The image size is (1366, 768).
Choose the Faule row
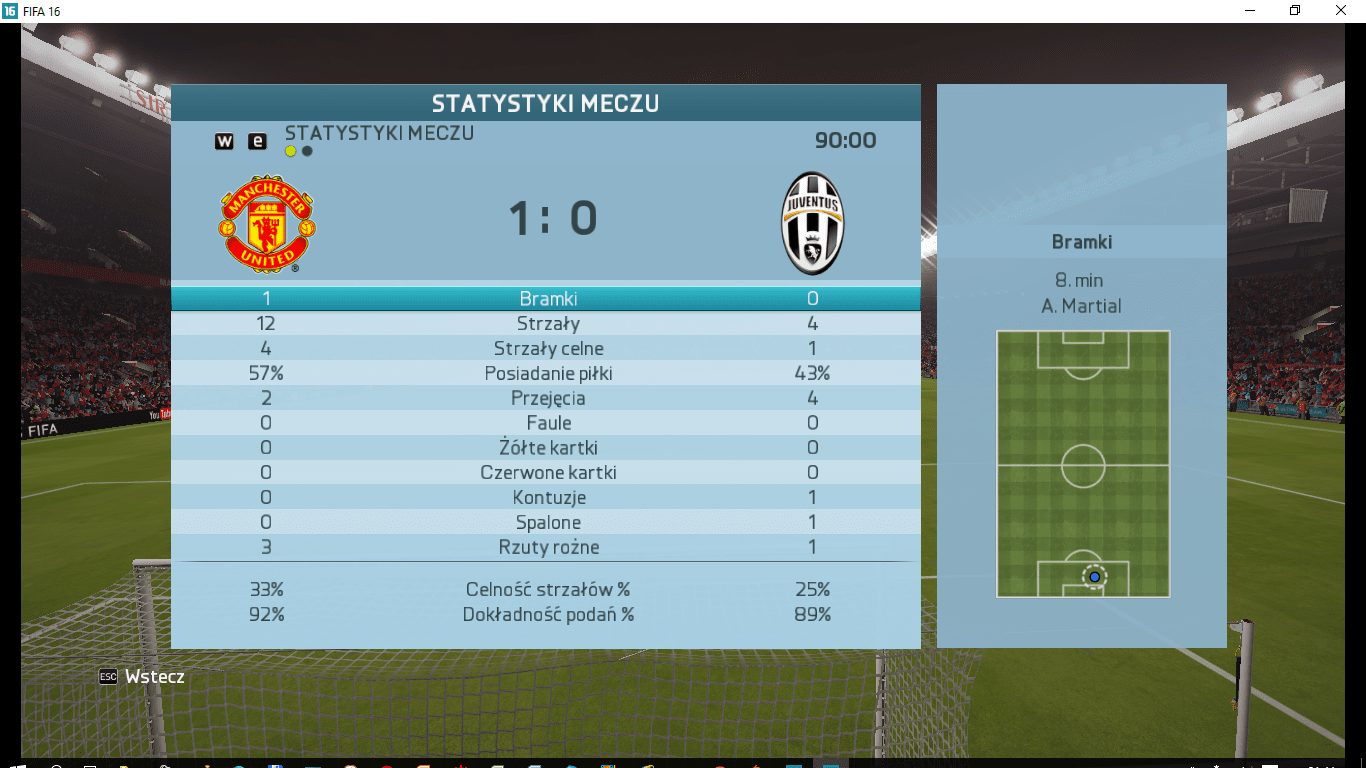tap(546, 423)
